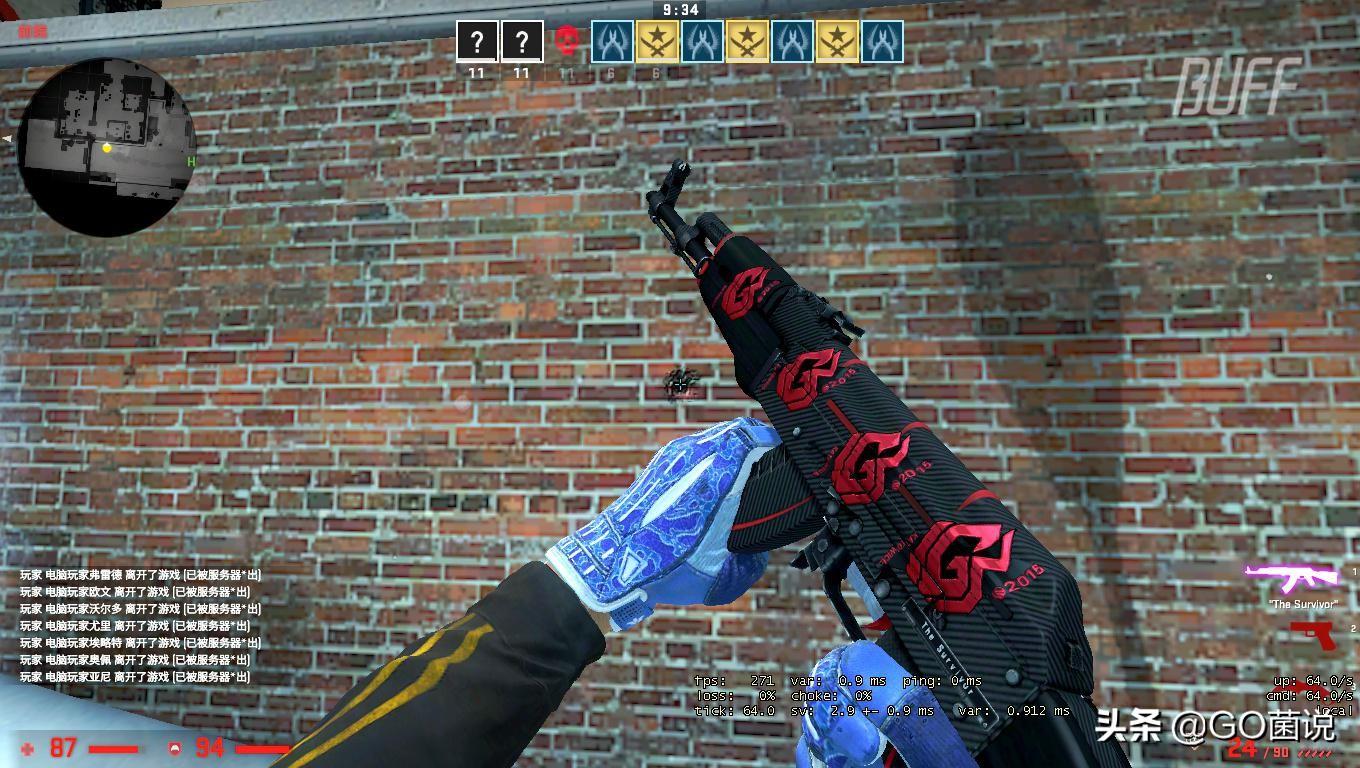This screenshot has width=1360, height=768.
Task: Click the red skull elimination icon
Action: click(565, 40)
